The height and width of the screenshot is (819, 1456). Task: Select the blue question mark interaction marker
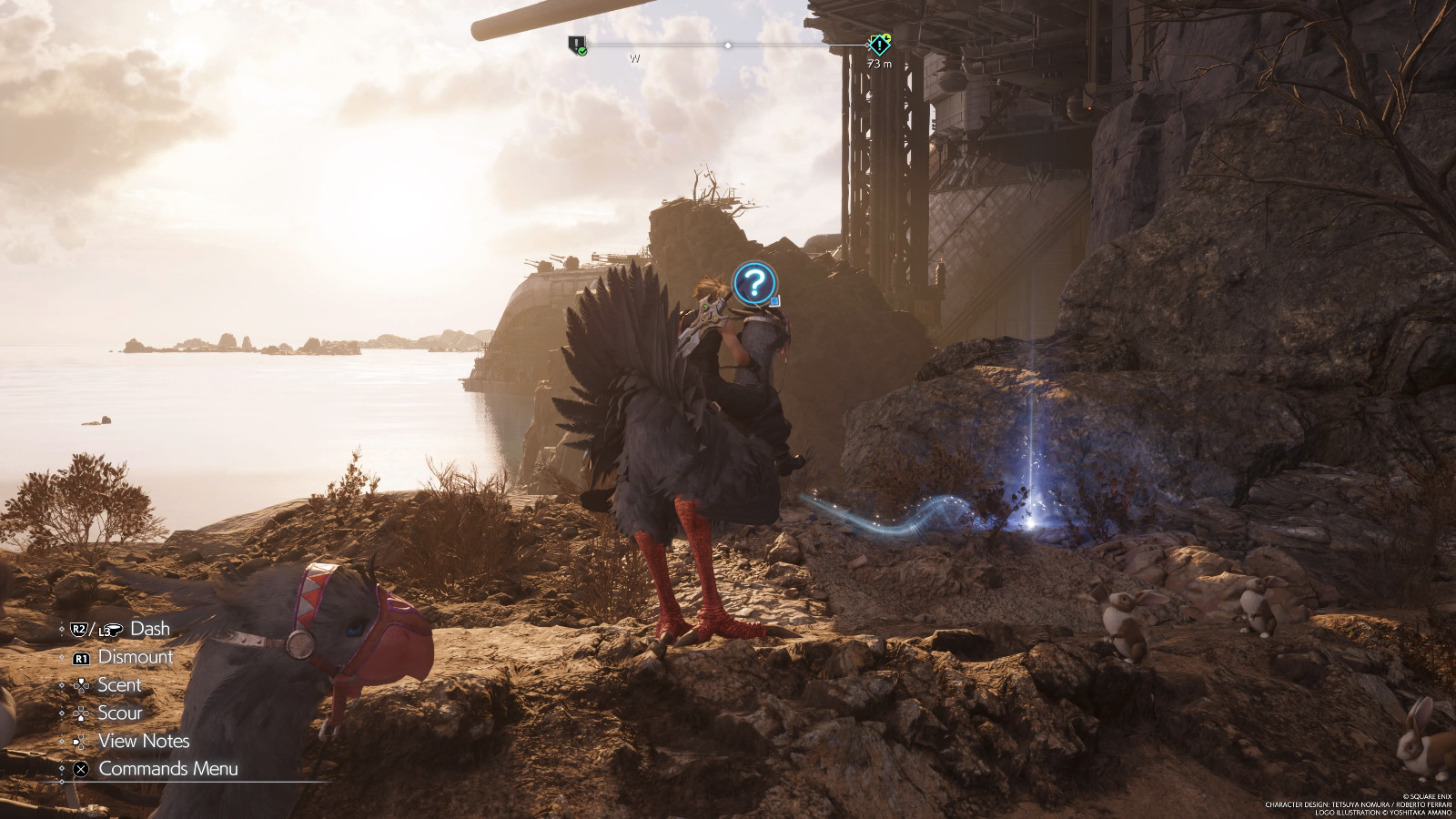(x=753, y=283)
